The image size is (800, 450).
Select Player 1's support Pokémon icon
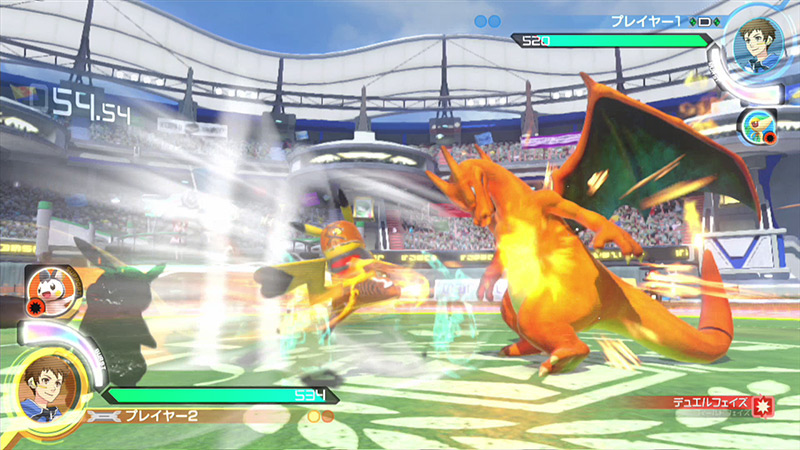coord(753,125)
